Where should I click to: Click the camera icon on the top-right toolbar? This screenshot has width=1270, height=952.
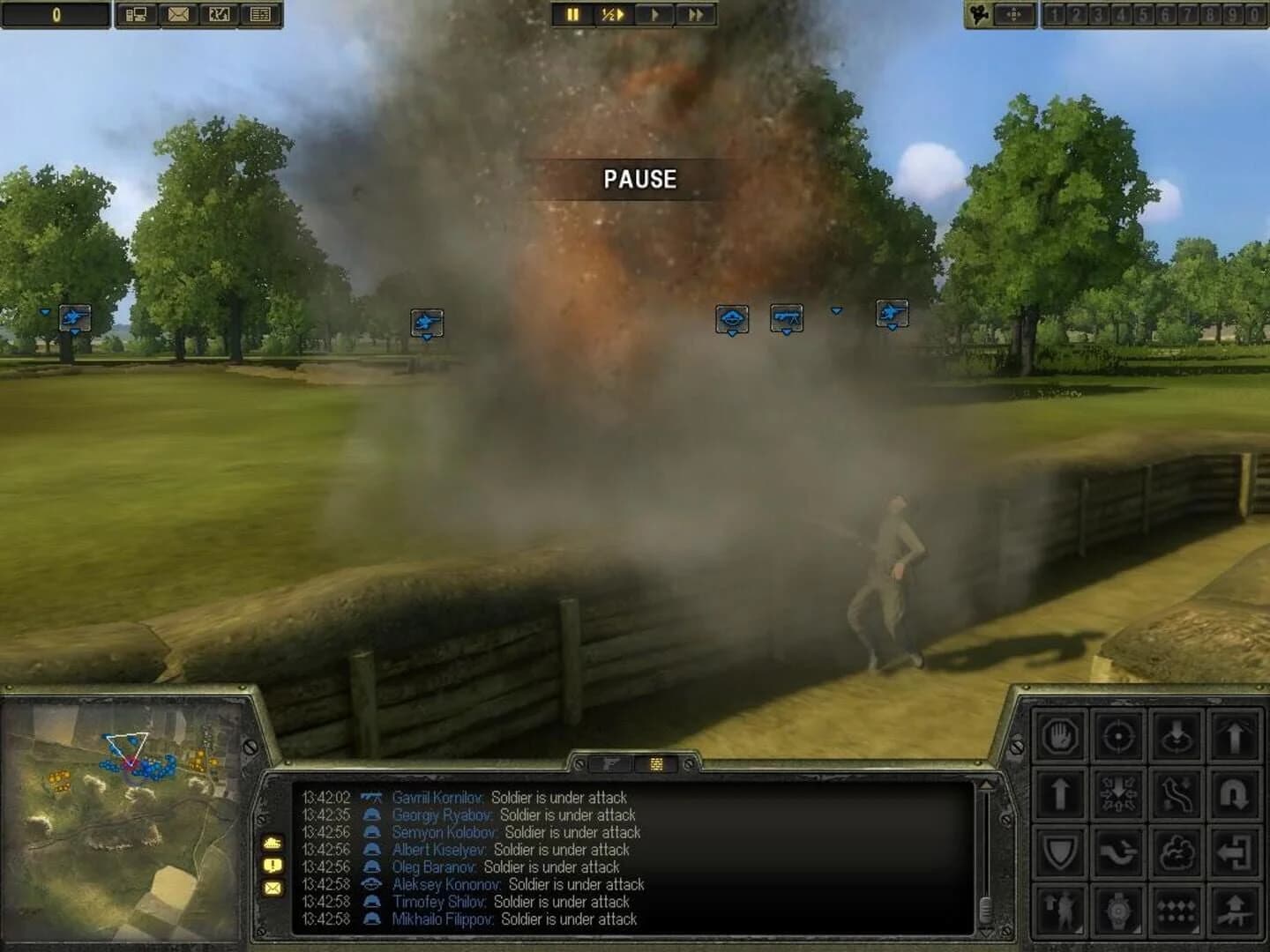[978, 14]
